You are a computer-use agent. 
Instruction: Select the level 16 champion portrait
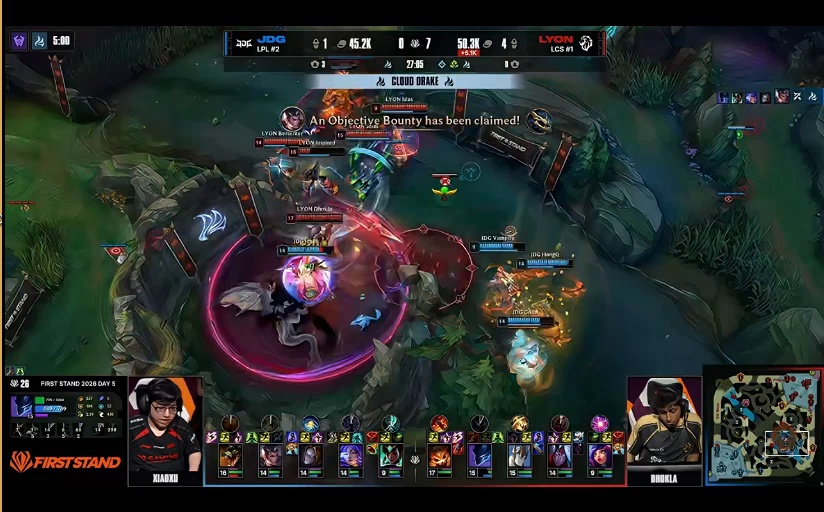230,457
